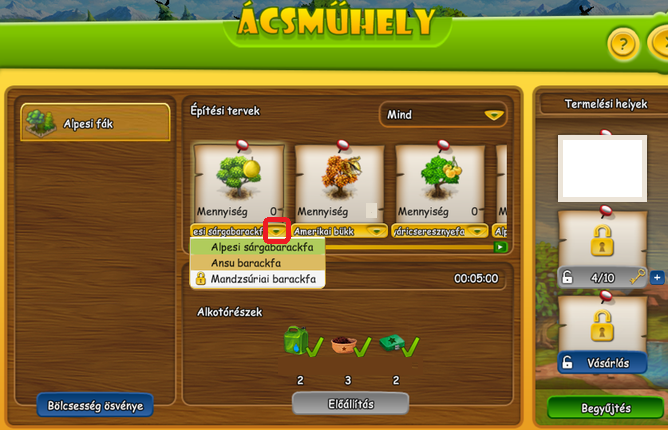Click the blue plus button beside 4/10

[657, 277]
